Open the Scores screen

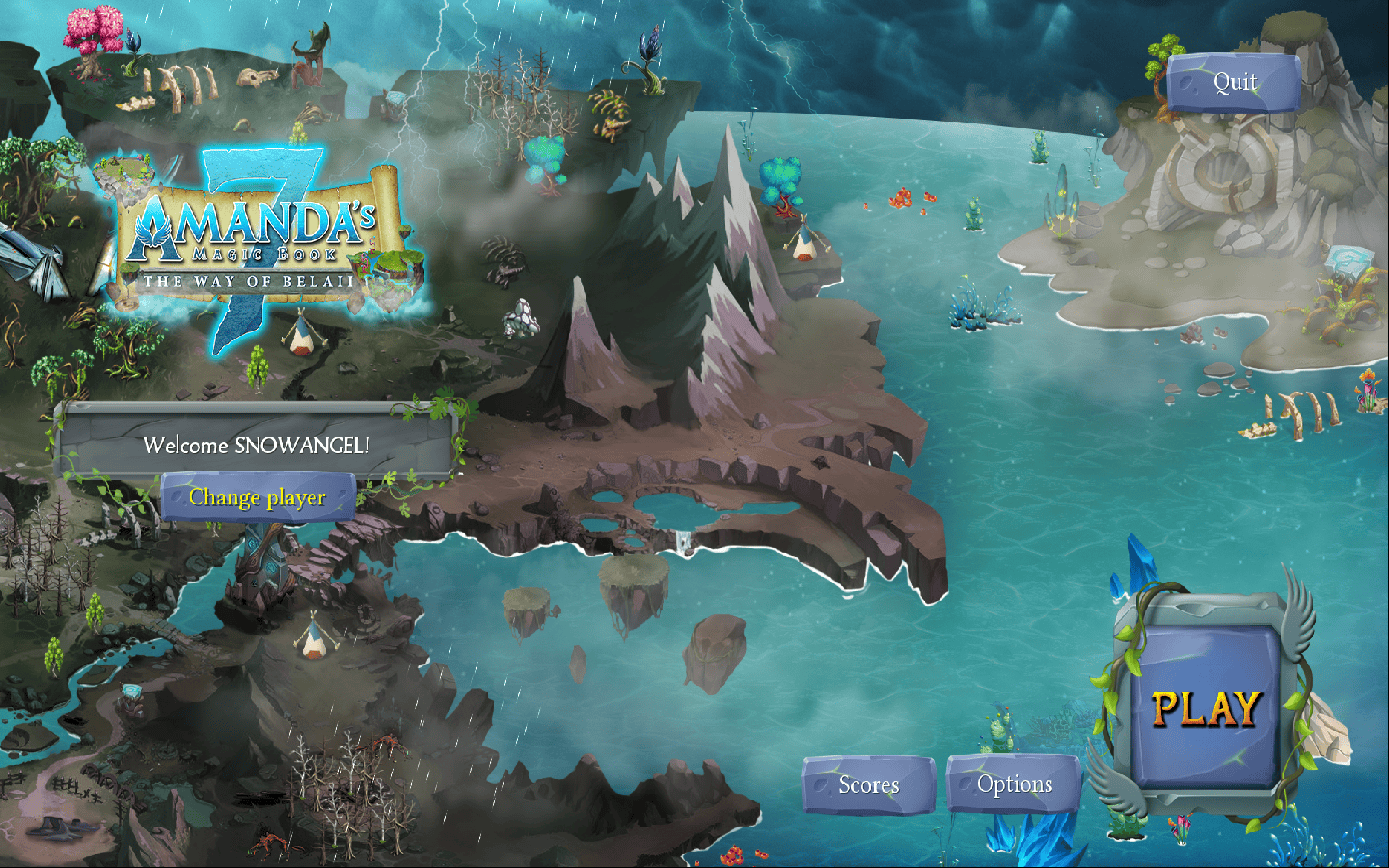(x=868, y=785)
